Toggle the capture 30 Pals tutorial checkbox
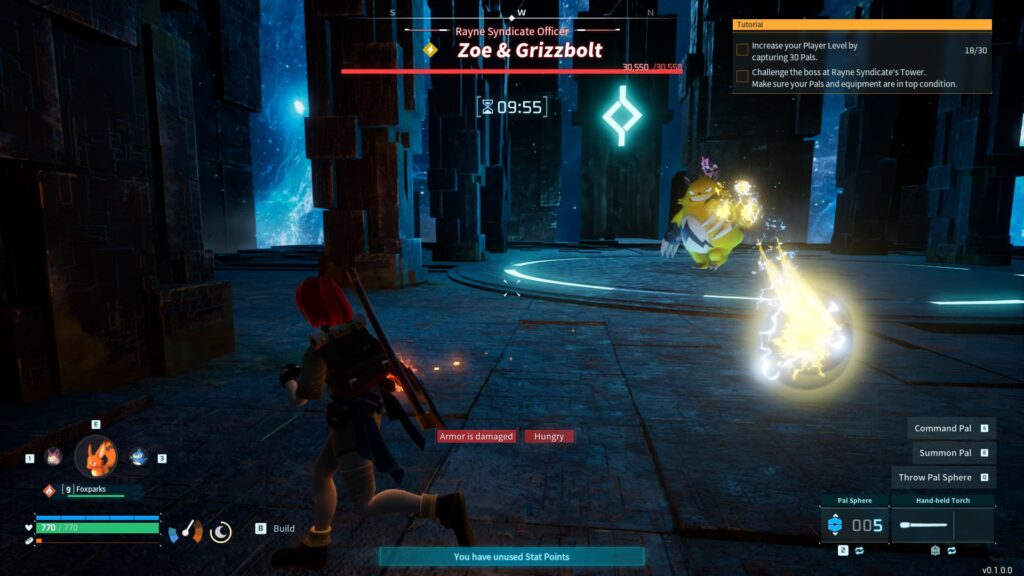The width and height of the screenshot is (1024, 576). (742, 48)
